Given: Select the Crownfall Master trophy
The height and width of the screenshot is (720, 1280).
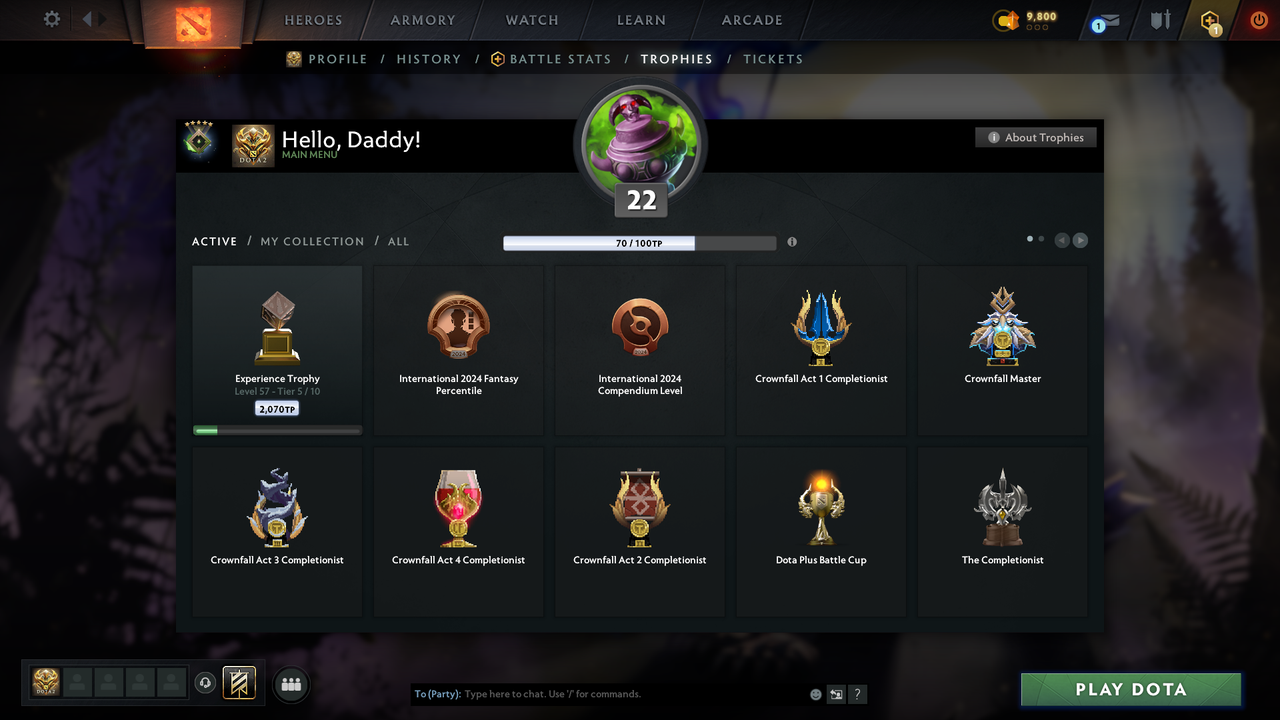Looking at the screenshot, I should click(1002, 349).
